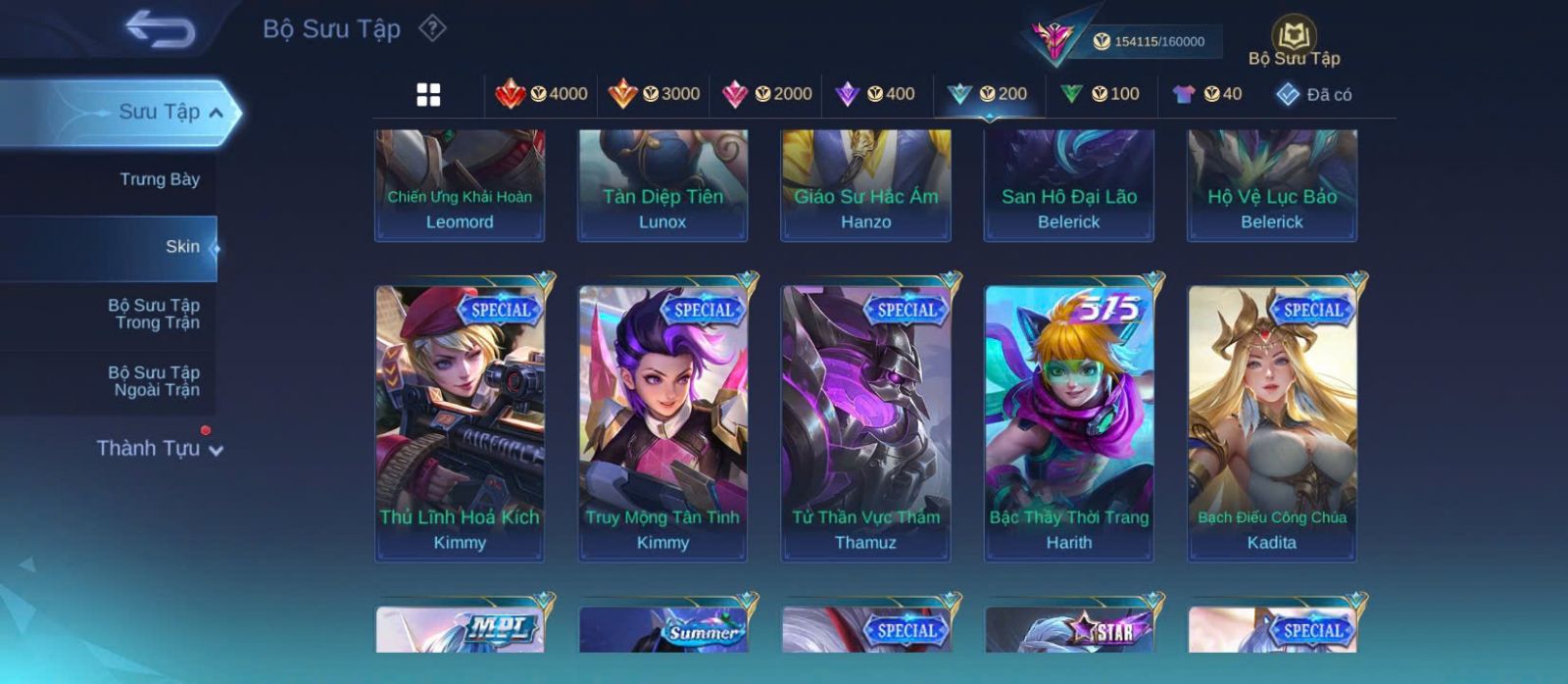Viewport: 1568px width, 684px height.
Task: Select the Skin menu entry
Action: coord(182,247)
